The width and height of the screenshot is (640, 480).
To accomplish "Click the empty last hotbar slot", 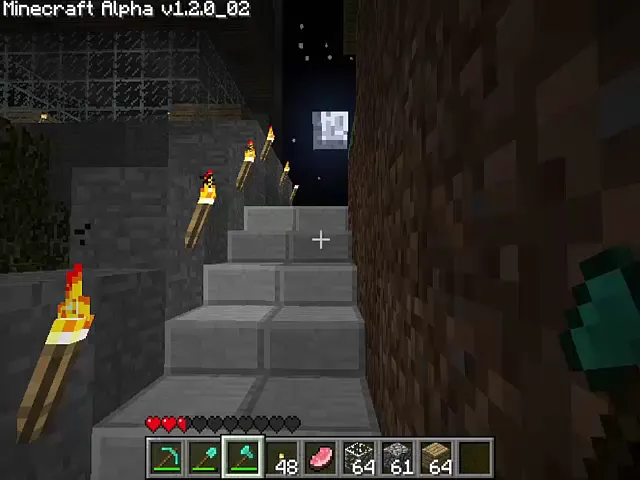I will [x=476, y=458].
